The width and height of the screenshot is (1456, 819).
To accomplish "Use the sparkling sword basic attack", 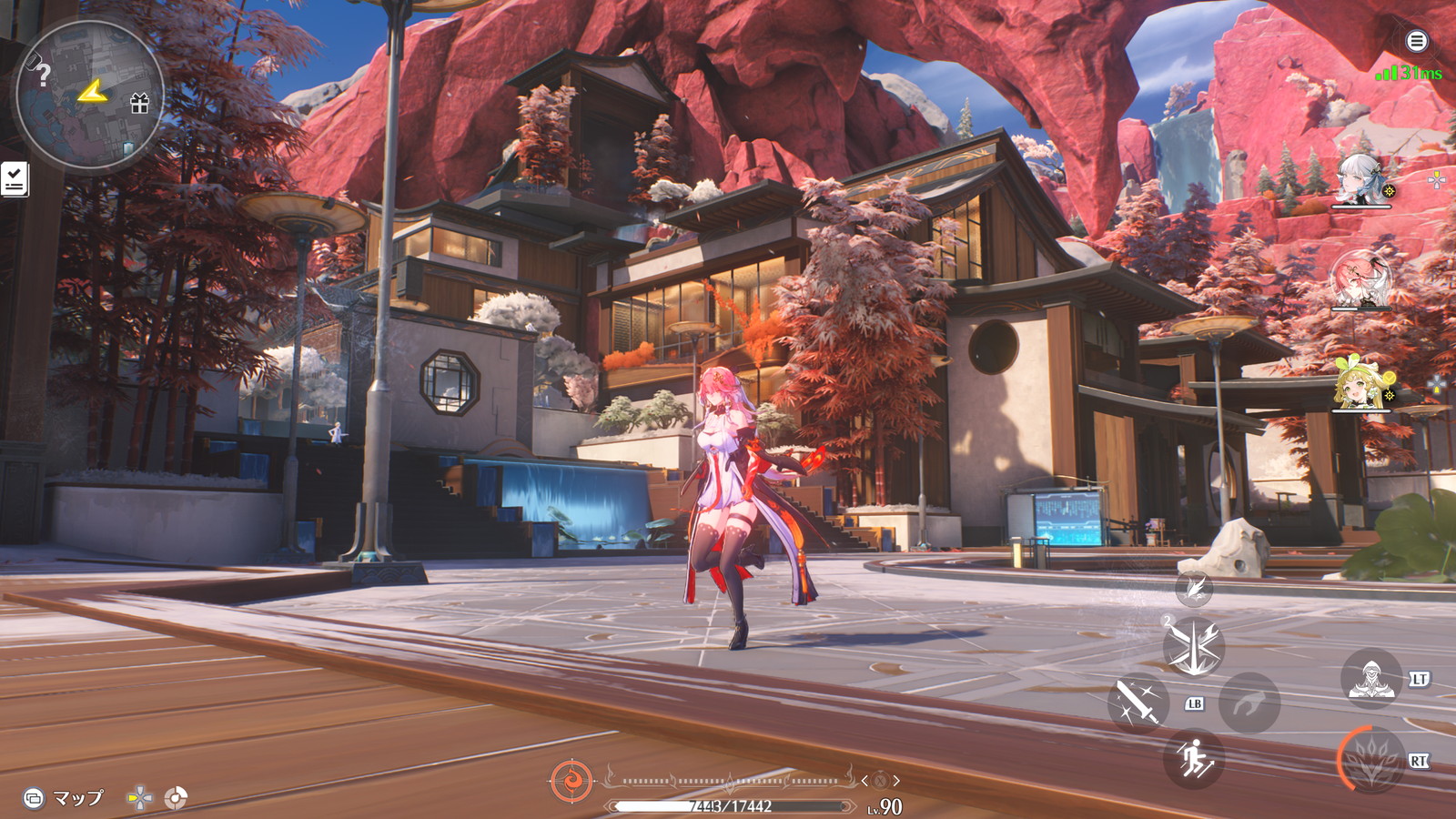I will [x=1137, y=703].
